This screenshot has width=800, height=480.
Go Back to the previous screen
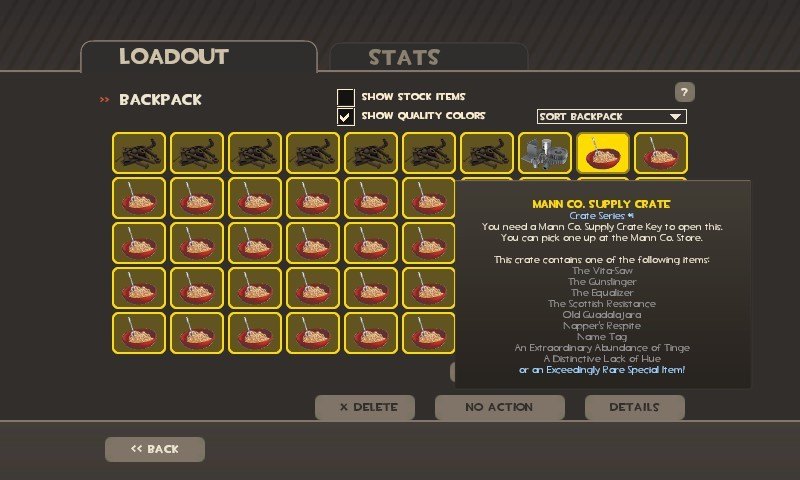(154, 449)
